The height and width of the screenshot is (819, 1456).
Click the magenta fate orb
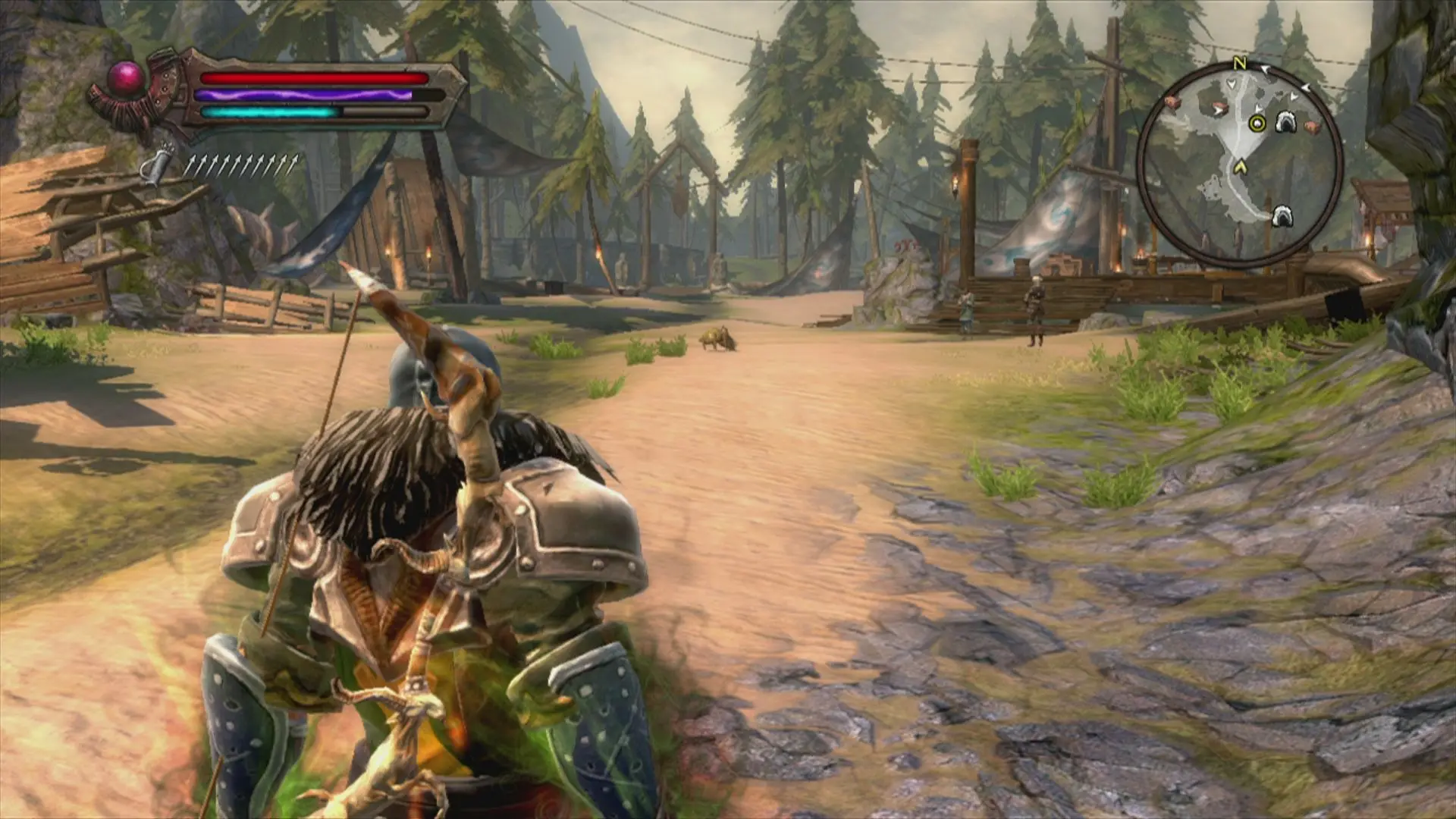pyautogui.click(x=127, y=77)
